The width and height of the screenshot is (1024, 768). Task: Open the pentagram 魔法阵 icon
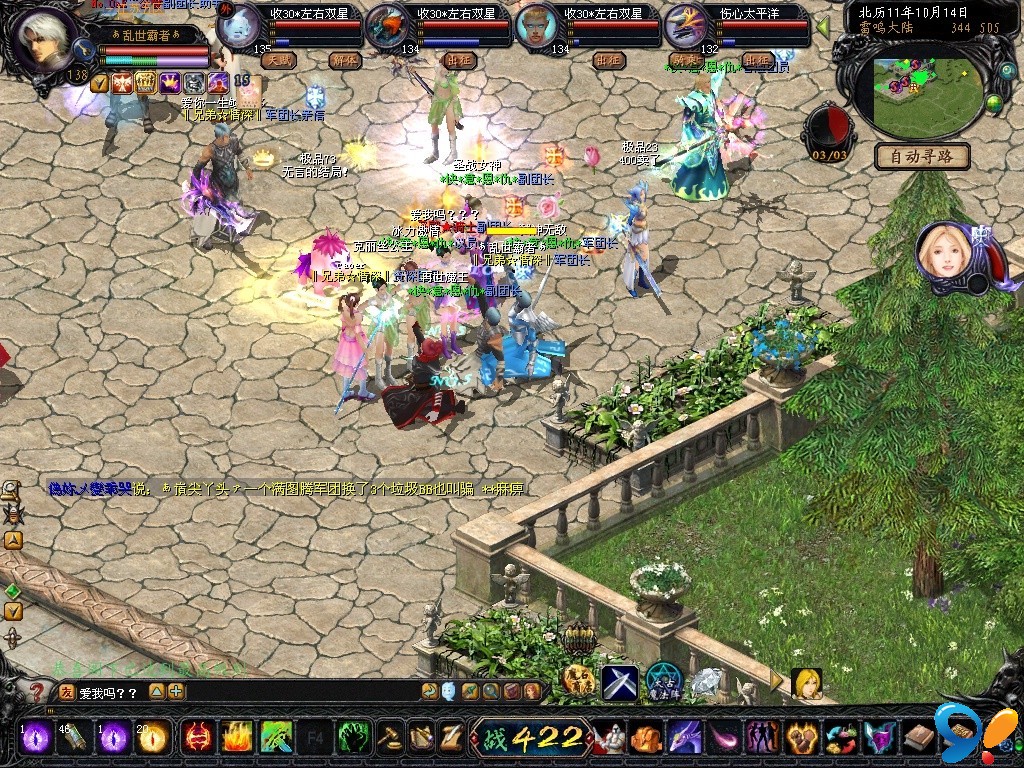(x=662, y=681)
